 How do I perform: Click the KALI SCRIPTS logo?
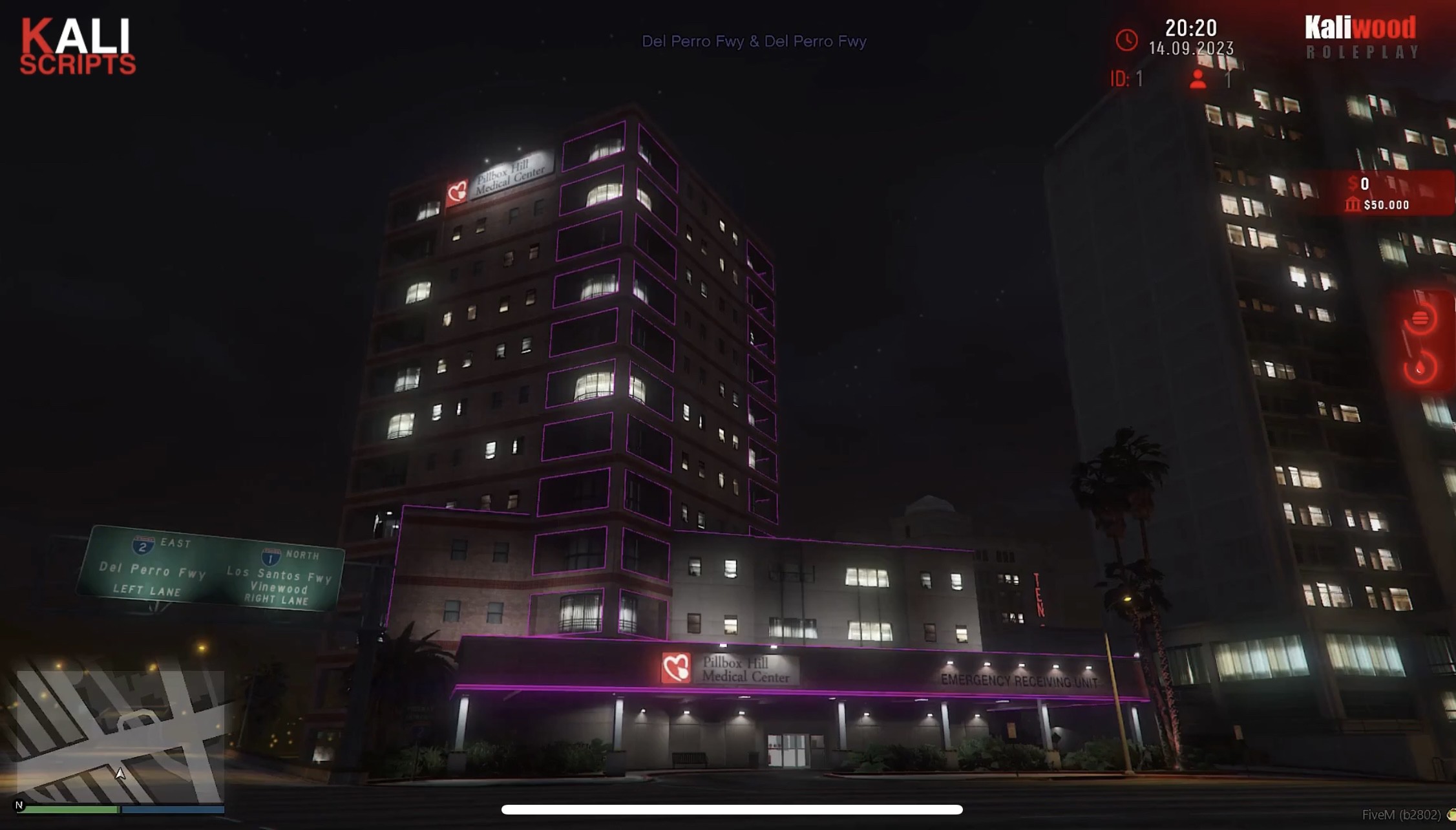pyautogui.click(x=79, y=45)
